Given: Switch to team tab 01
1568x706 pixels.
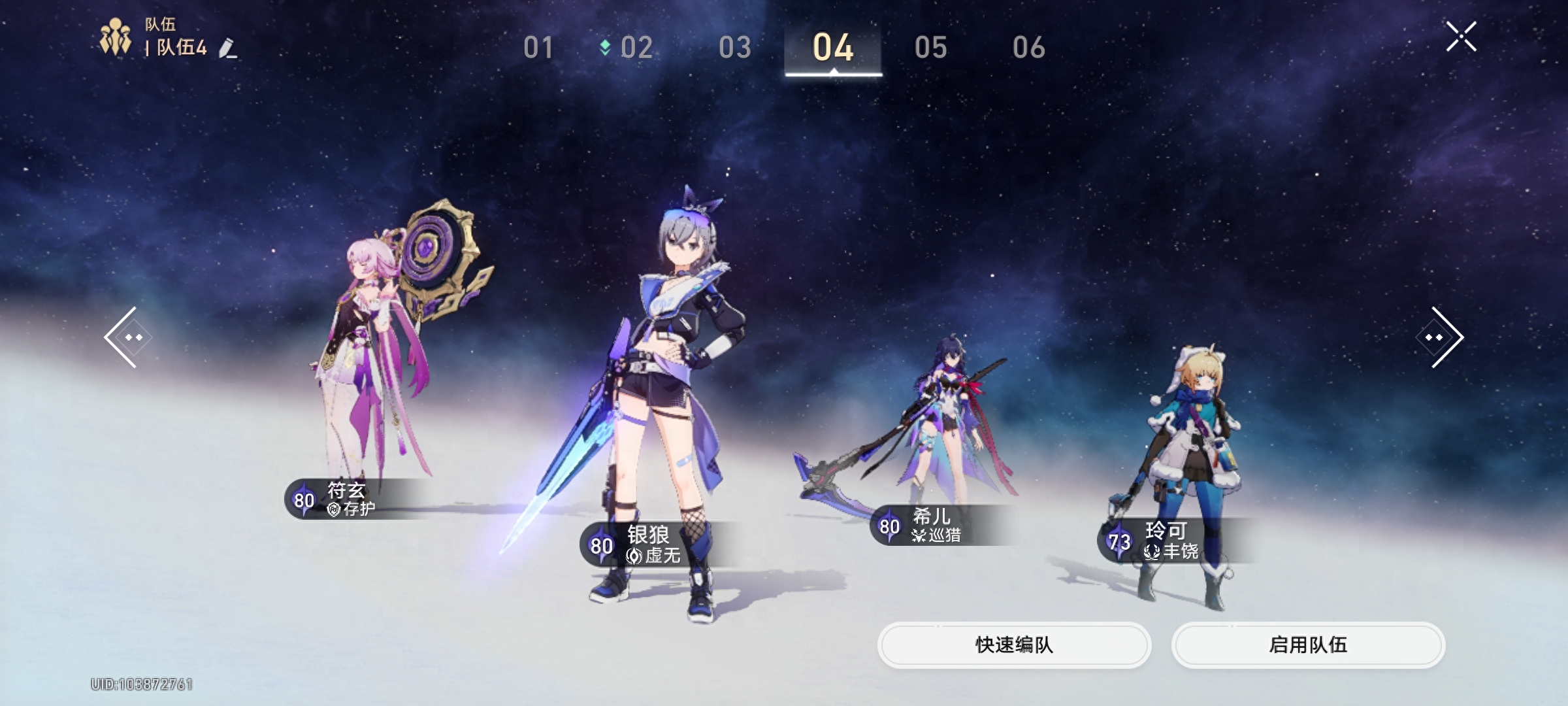Looking at the screenshot, I should (x=538, y=48).
